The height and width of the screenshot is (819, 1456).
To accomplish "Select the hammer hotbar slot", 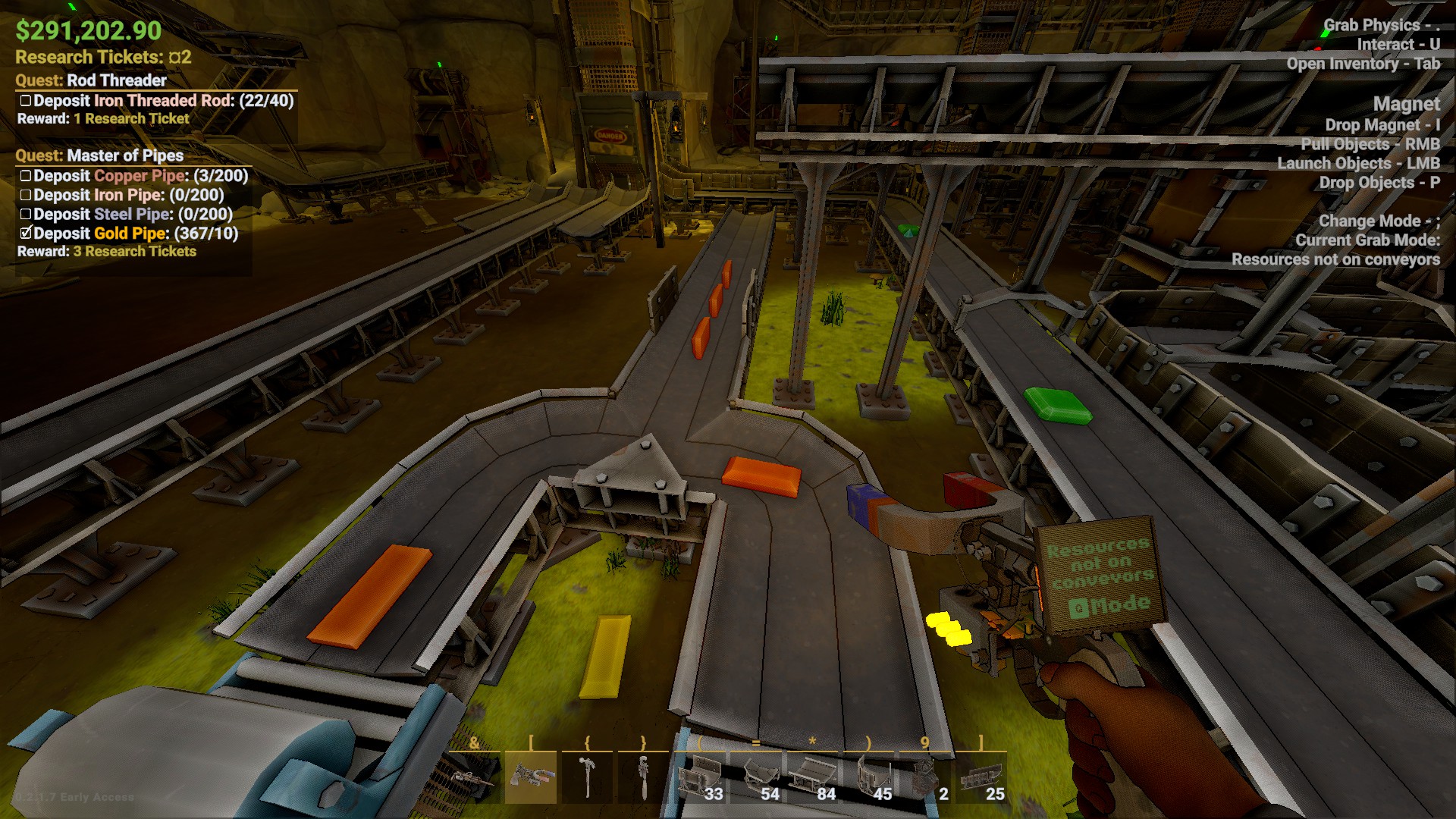I will click(587, 777).
